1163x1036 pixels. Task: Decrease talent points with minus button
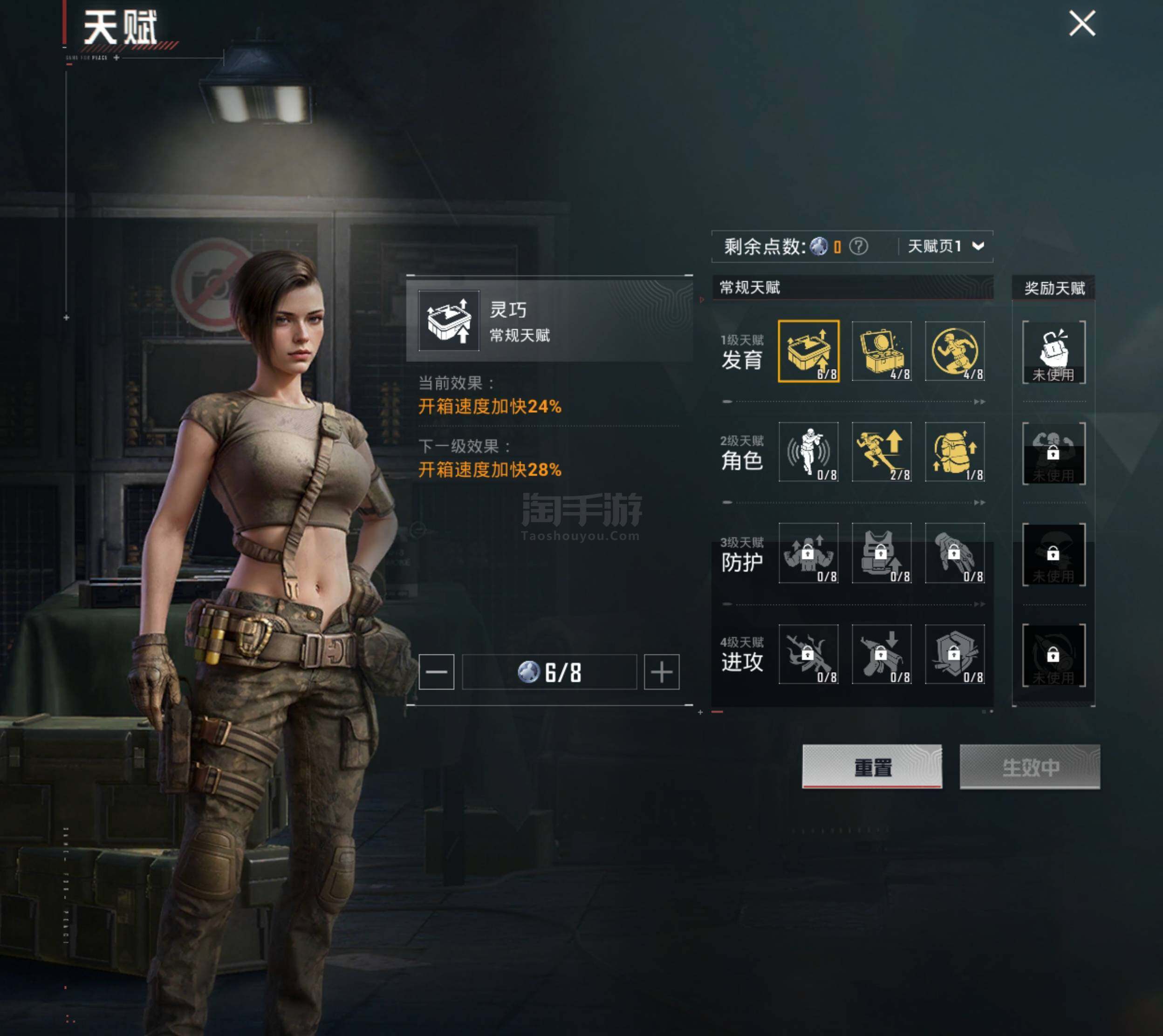click(x=436, y=672)
